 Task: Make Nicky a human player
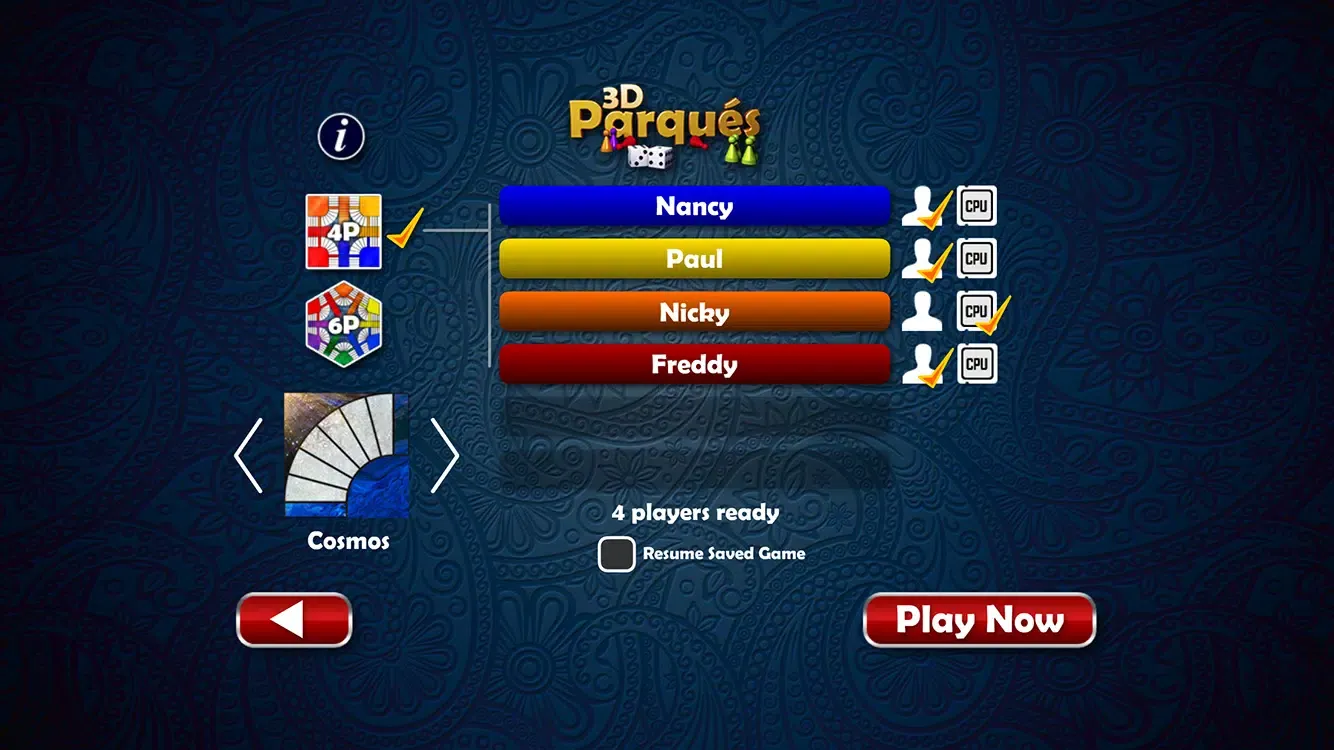(x=922, y=311)
